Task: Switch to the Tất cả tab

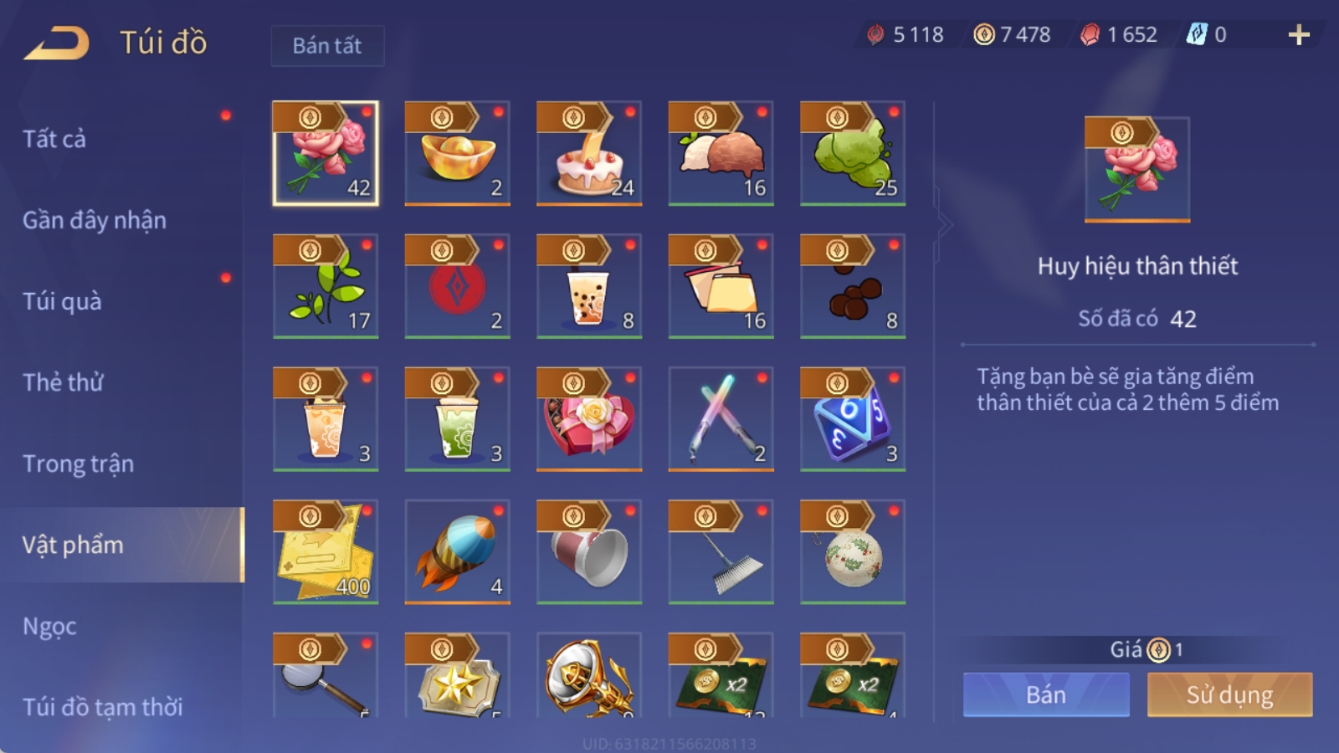Action: click(x=55, y=139)
